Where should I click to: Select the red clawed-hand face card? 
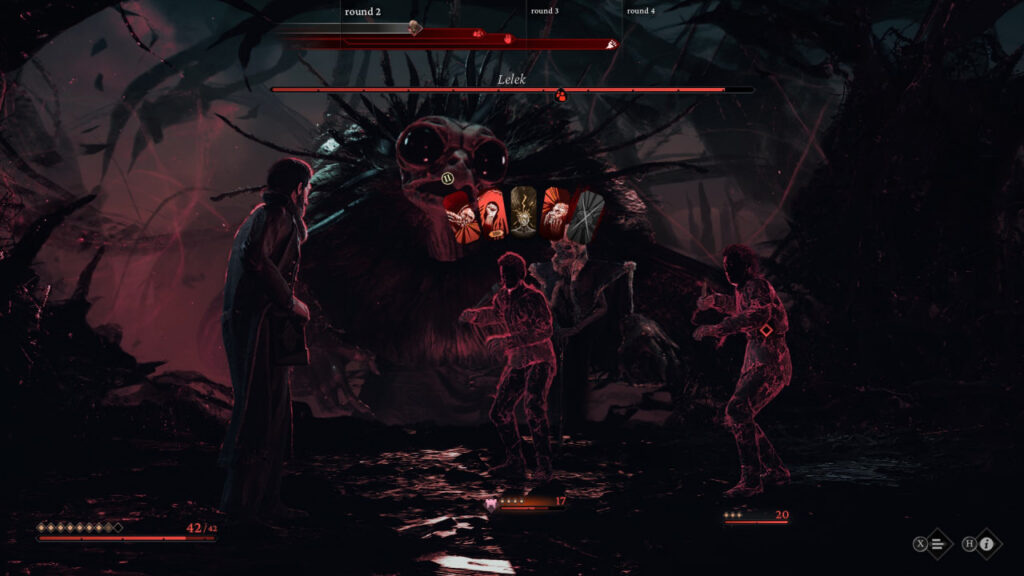463,211
